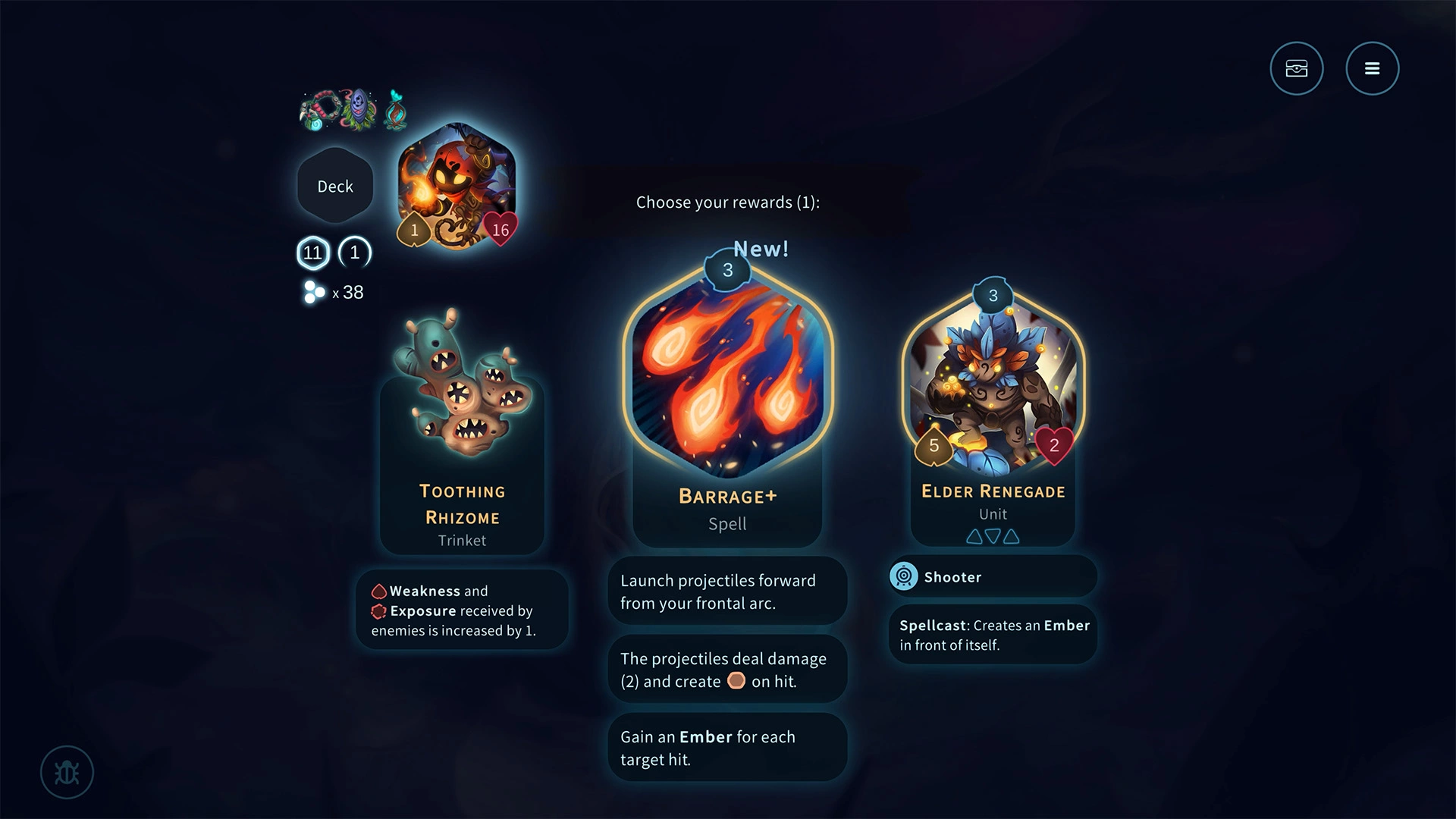Inspect the fire hero portrait

tap(457, 186)
